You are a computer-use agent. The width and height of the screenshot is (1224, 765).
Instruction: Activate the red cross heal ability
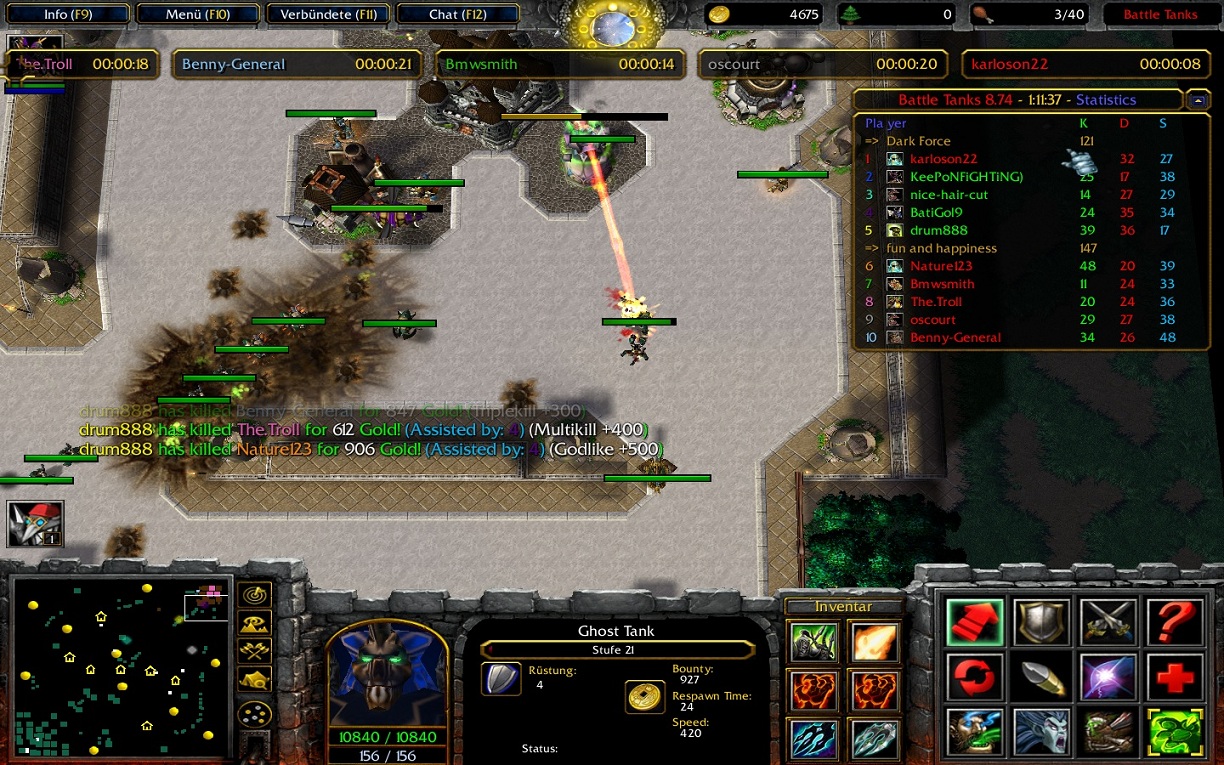click(x=1174, y=678)
